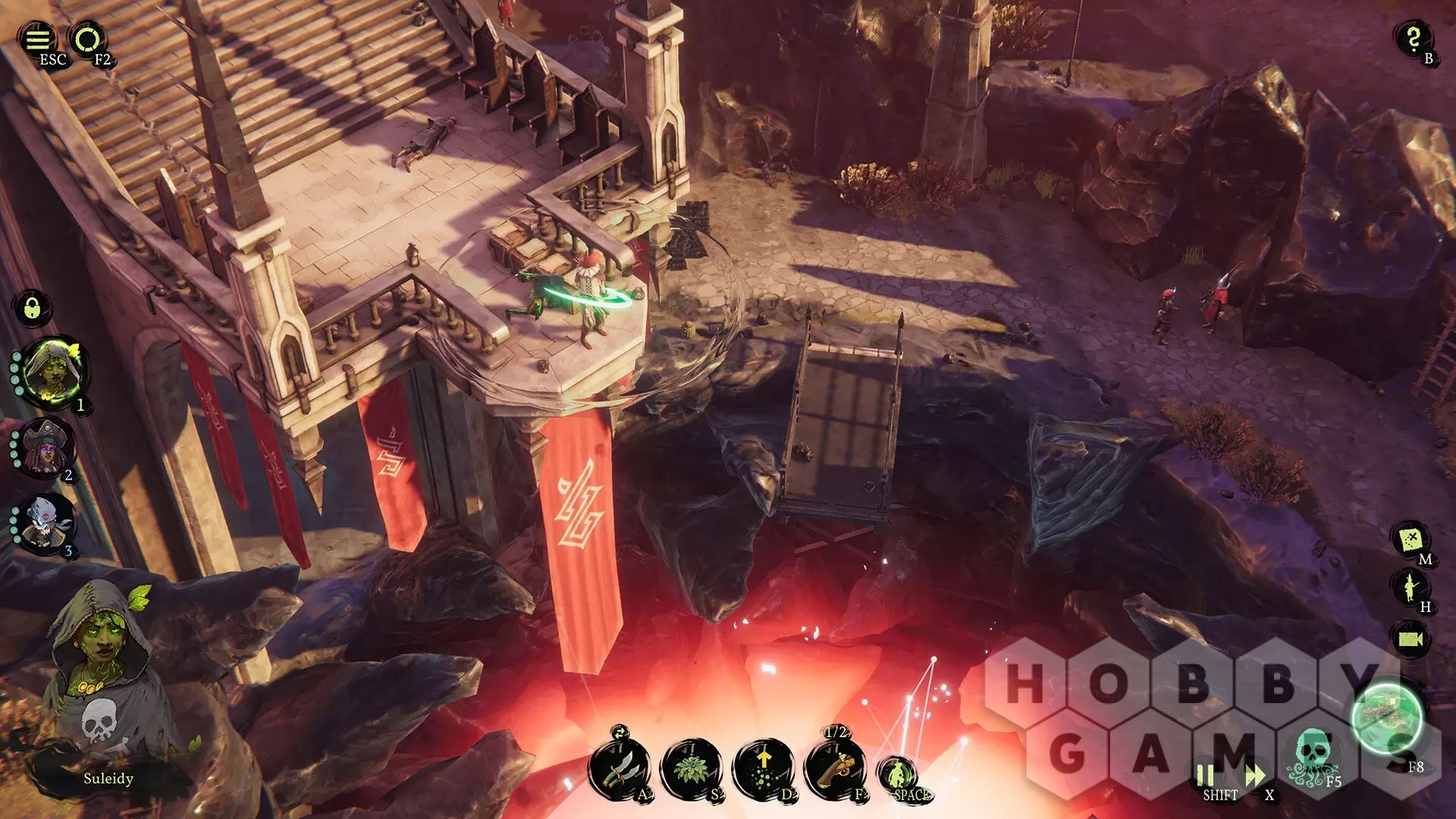Toggle the crouch stance icon
Screen dimensions: 1456x819
(x=897, y=773)
